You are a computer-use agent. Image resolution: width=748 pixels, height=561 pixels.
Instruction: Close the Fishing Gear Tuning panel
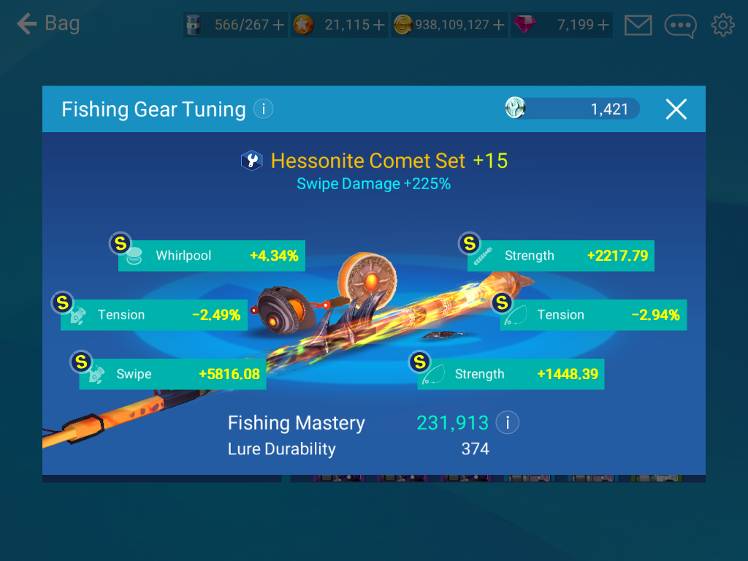tap(676, 109)
